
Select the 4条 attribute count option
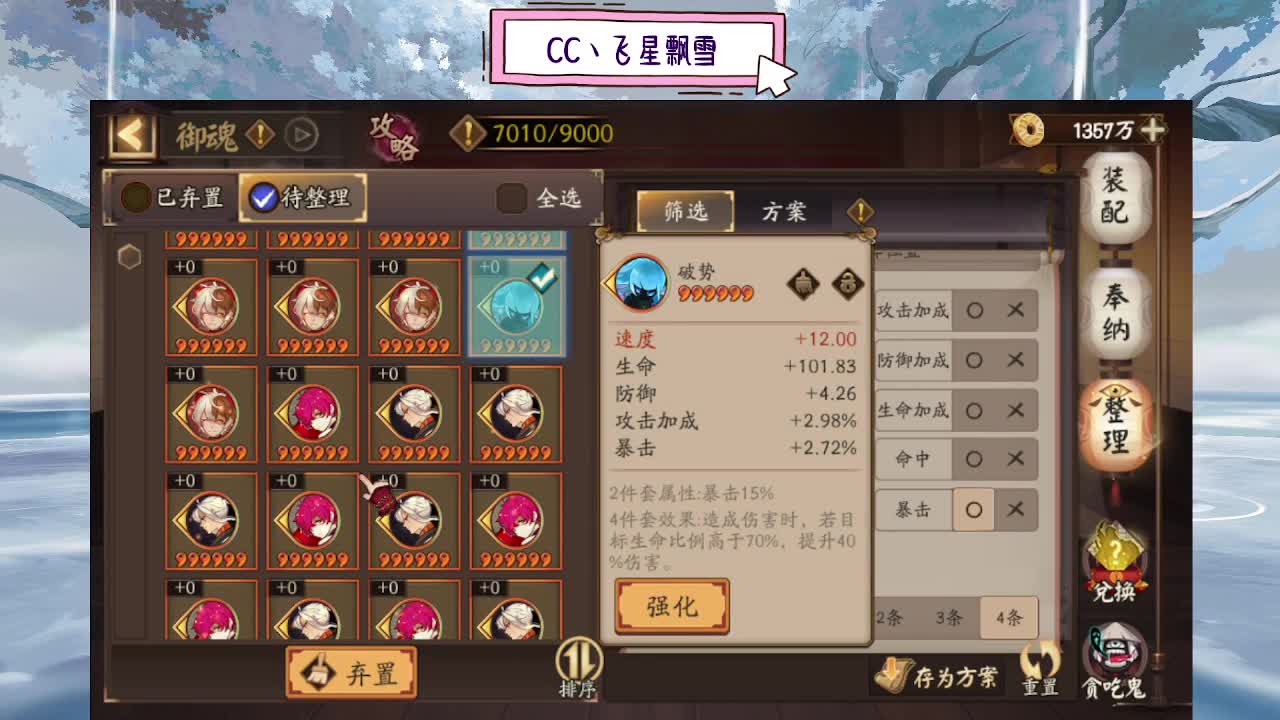pos(1009,619)
